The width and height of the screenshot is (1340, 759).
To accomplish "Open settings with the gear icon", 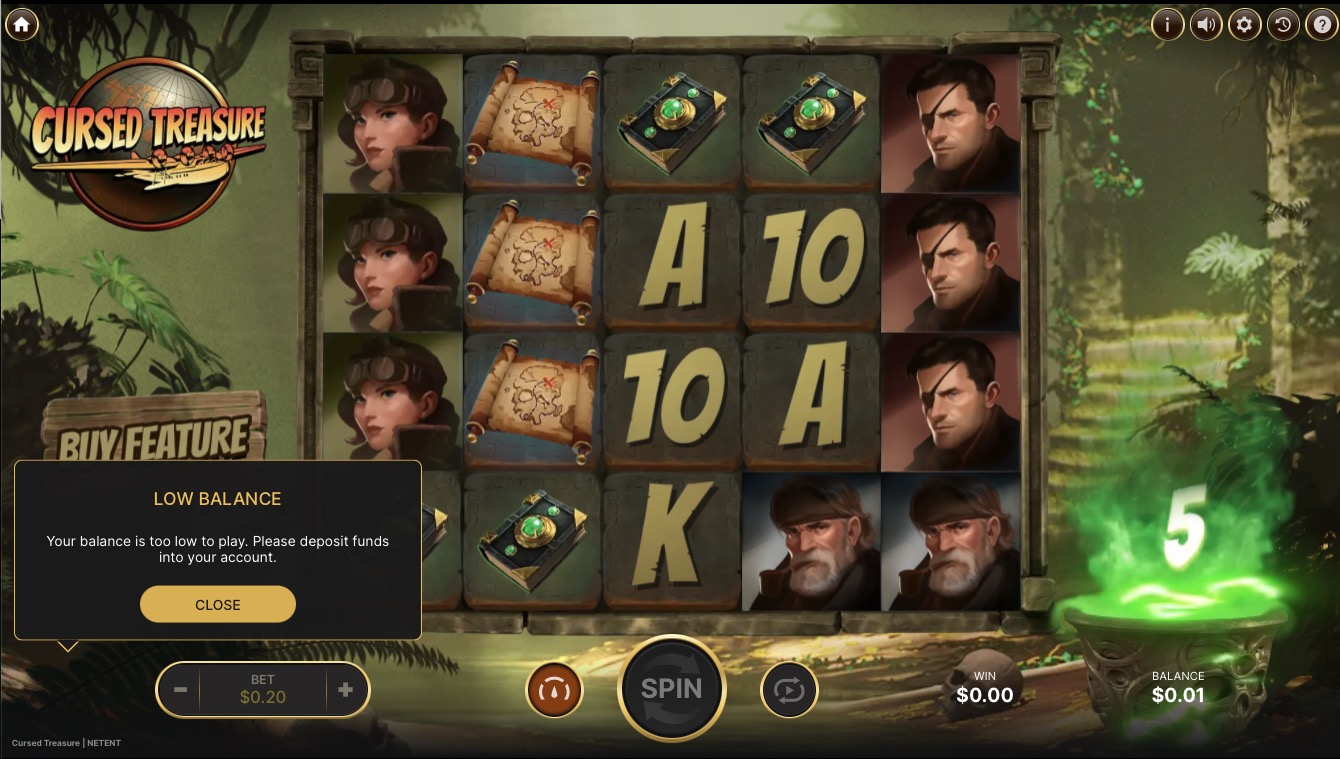I will (x=1244, y=24).
